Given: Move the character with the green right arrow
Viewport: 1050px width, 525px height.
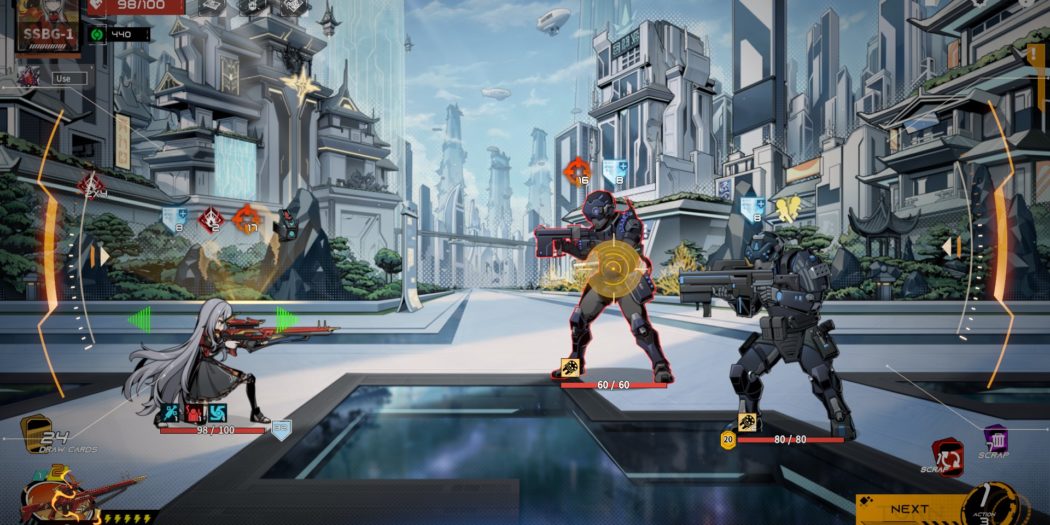Looking at the screenshot, I should [x=287, y=319].
